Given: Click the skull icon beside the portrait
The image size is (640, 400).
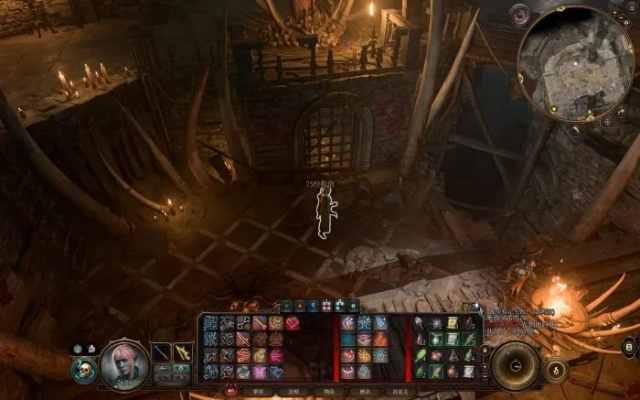Looking at the screenshot, I should tap(86, 369).
